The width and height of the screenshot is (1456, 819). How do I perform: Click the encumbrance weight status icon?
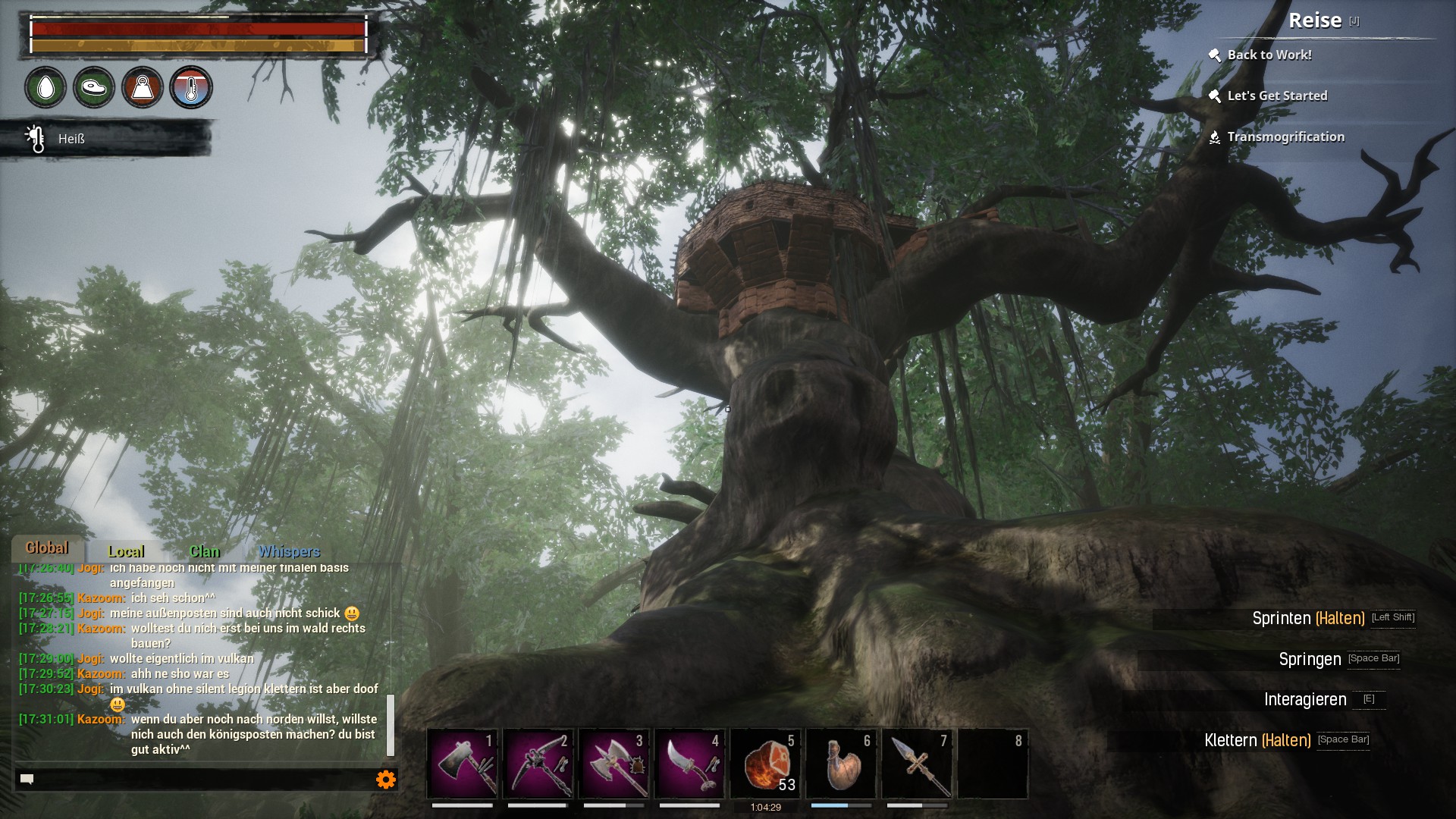click(143, 88)
